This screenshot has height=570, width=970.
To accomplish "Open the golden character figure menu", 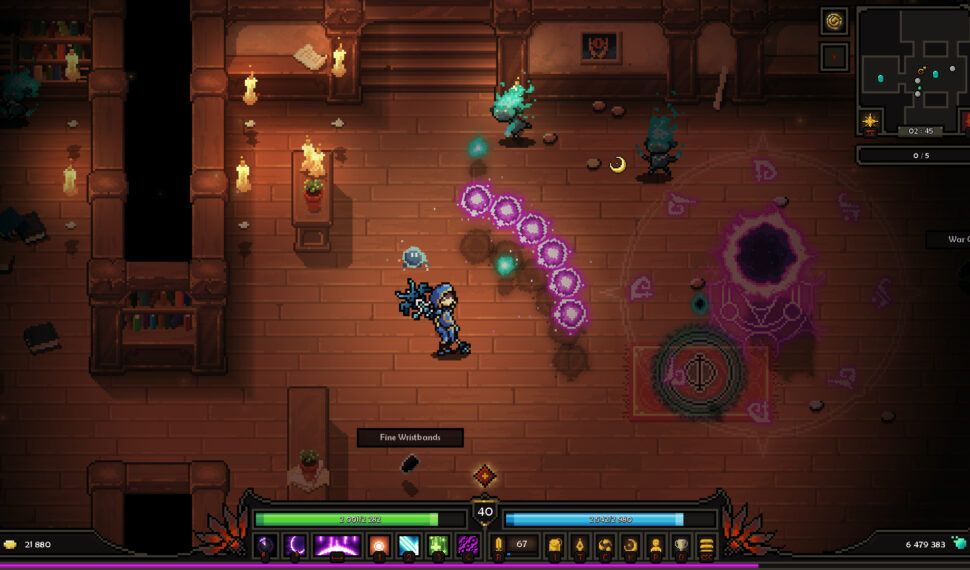I will (x=656, y=545).
